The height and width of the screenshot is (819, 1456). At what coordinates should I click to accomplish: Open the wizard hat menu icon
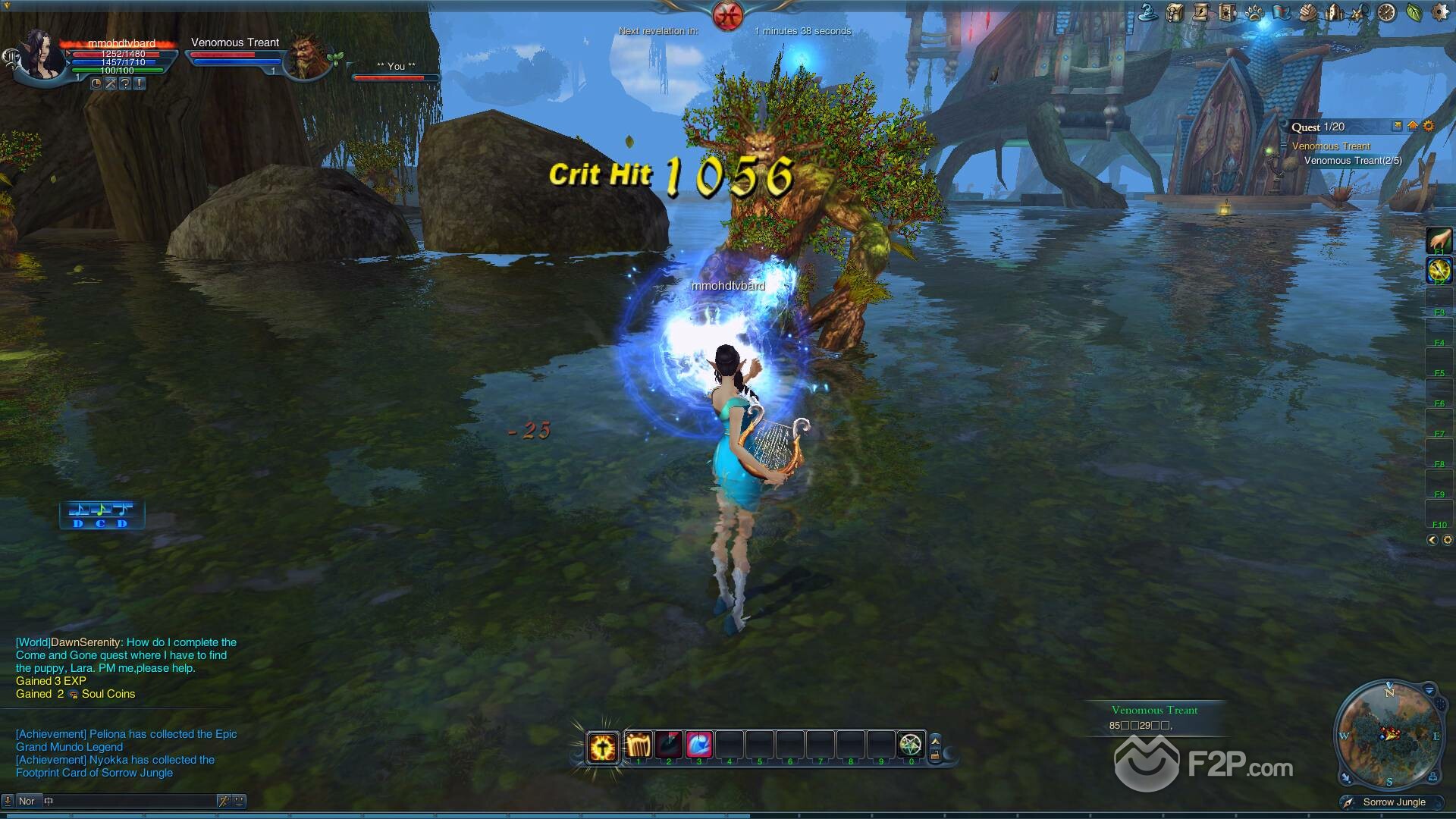tap(1148, 12)
